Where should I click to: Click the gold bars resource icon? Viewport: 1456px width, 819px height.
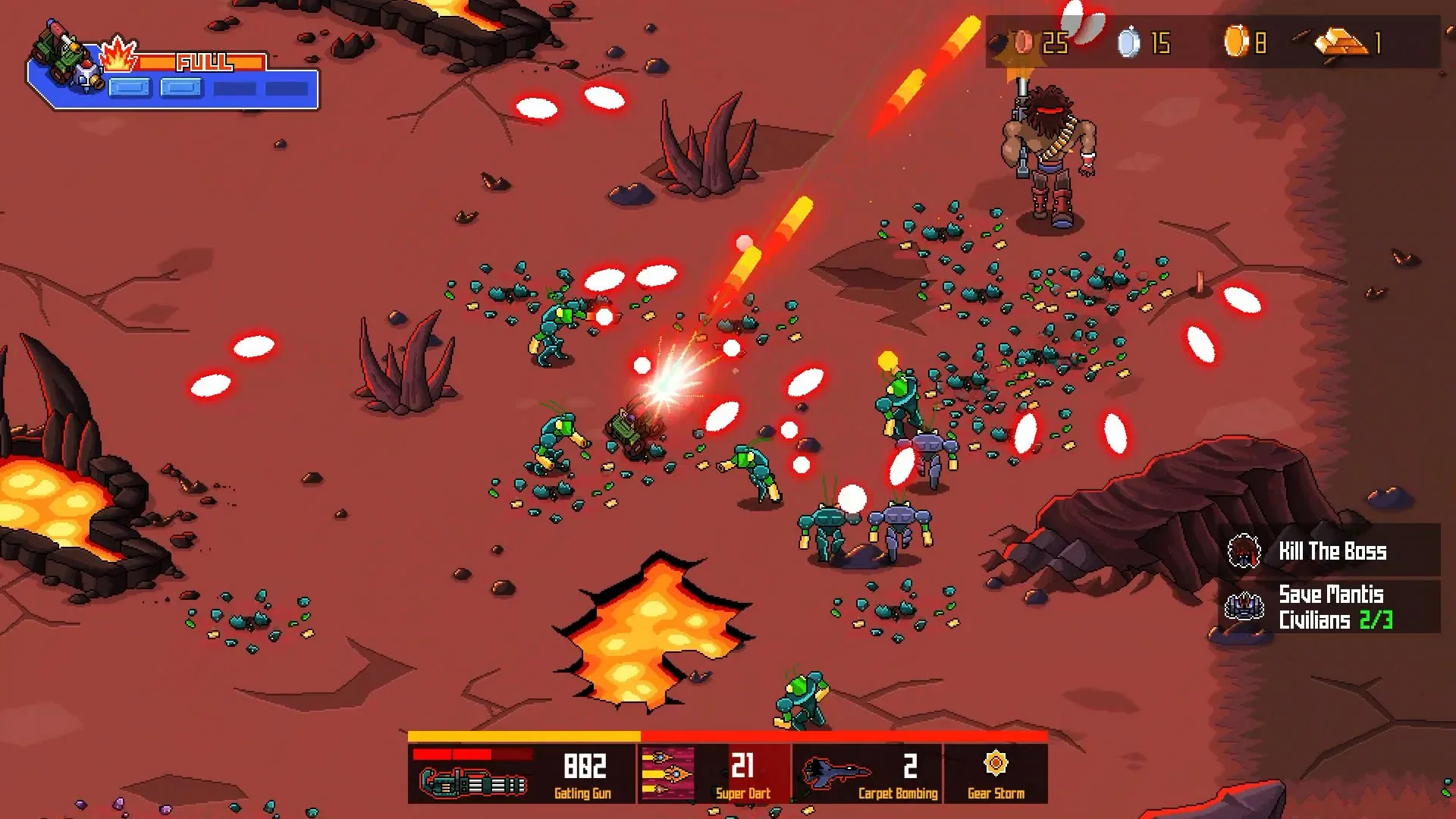tap(1341, 42)
